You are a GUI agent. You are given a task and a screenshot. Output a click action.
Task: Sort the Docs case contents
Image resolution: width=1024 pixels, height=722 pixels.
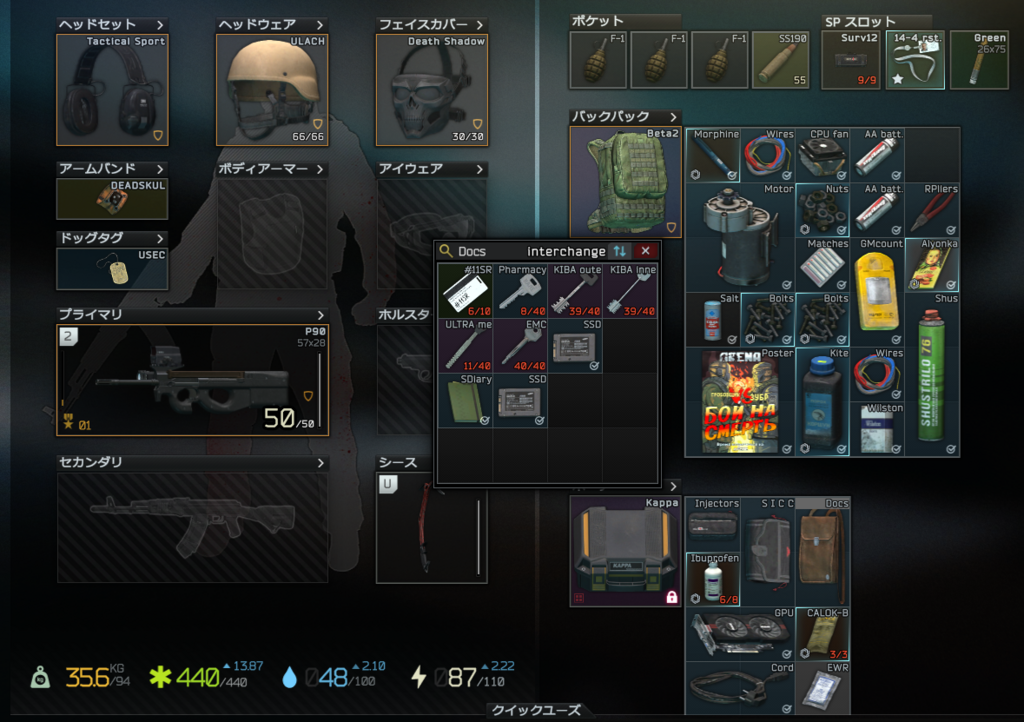click(620, 251)
